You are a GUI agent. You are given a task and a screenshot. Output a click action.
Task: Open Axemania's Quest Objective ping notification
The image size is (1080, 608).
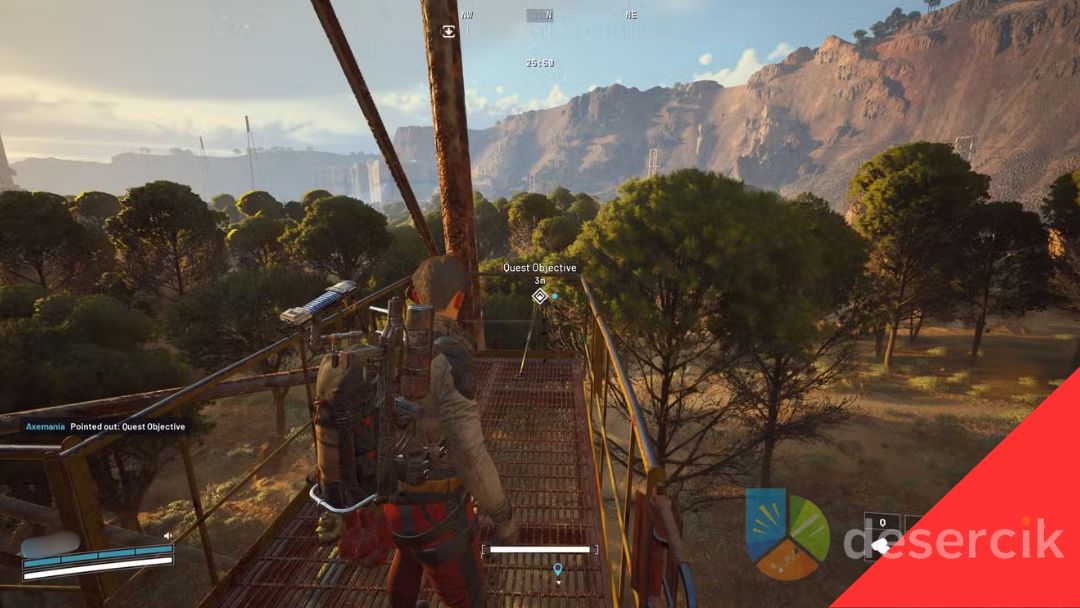[x=106, y=427]
